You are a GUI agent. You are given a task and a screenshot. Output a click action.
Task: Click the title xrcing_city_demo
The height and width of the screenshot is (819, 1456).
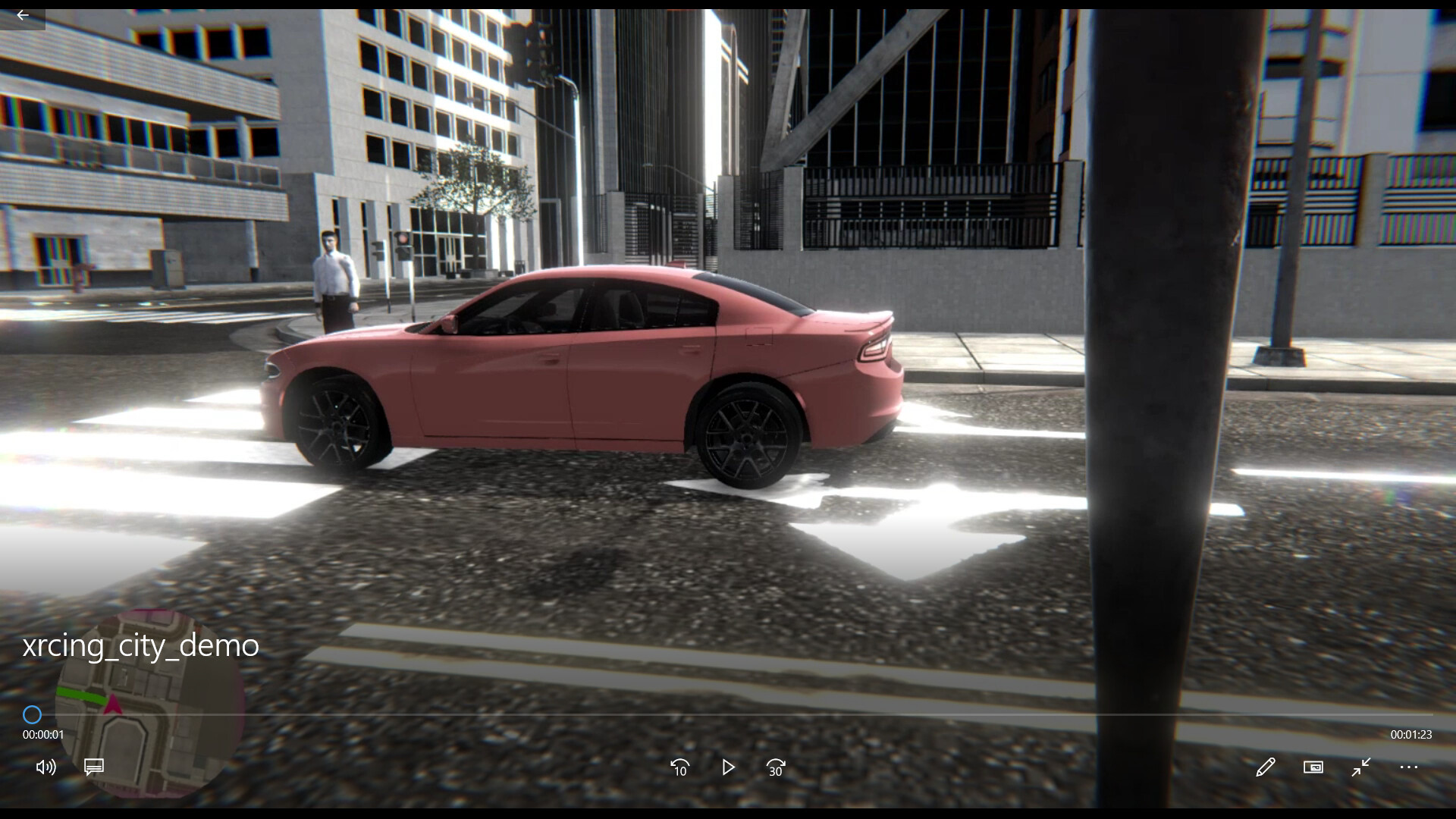(140, 645)
